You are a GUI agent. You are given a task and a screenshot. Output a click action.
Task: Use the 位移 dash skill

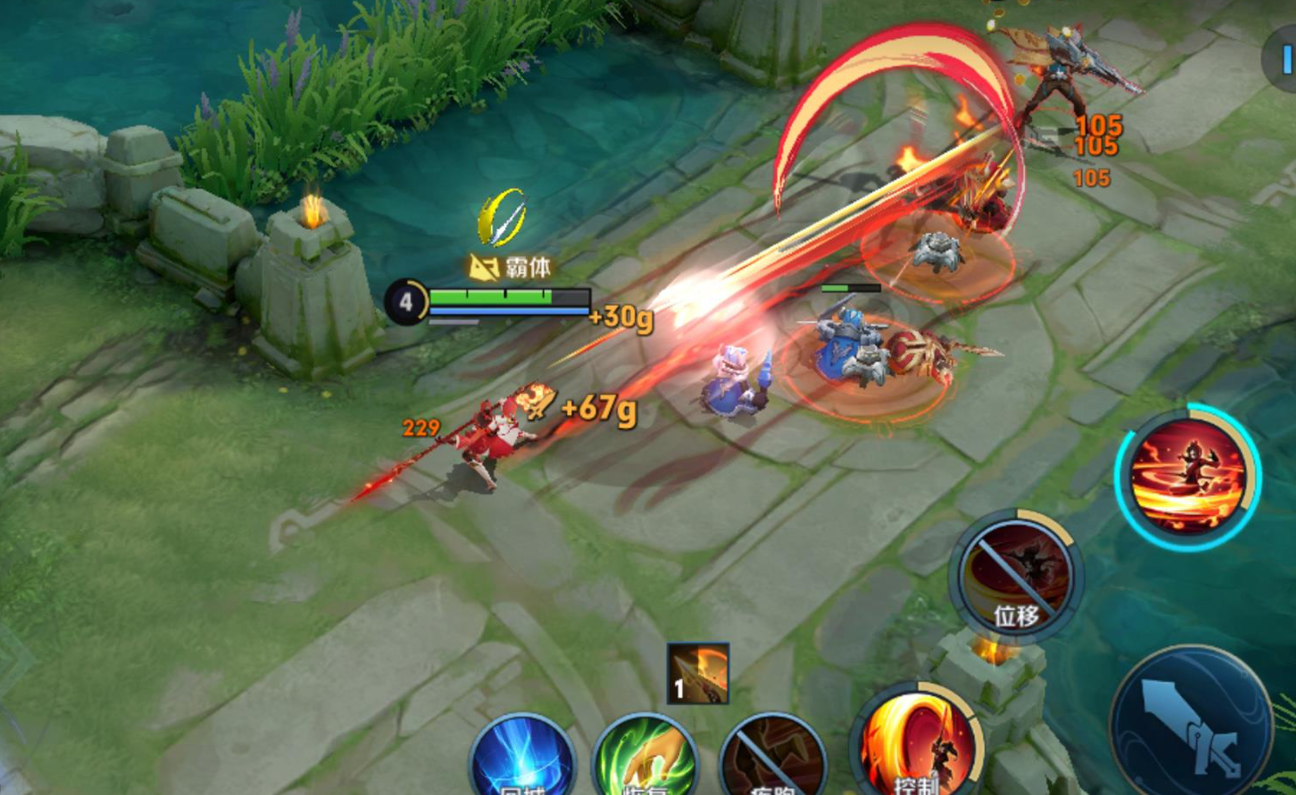1015,574
